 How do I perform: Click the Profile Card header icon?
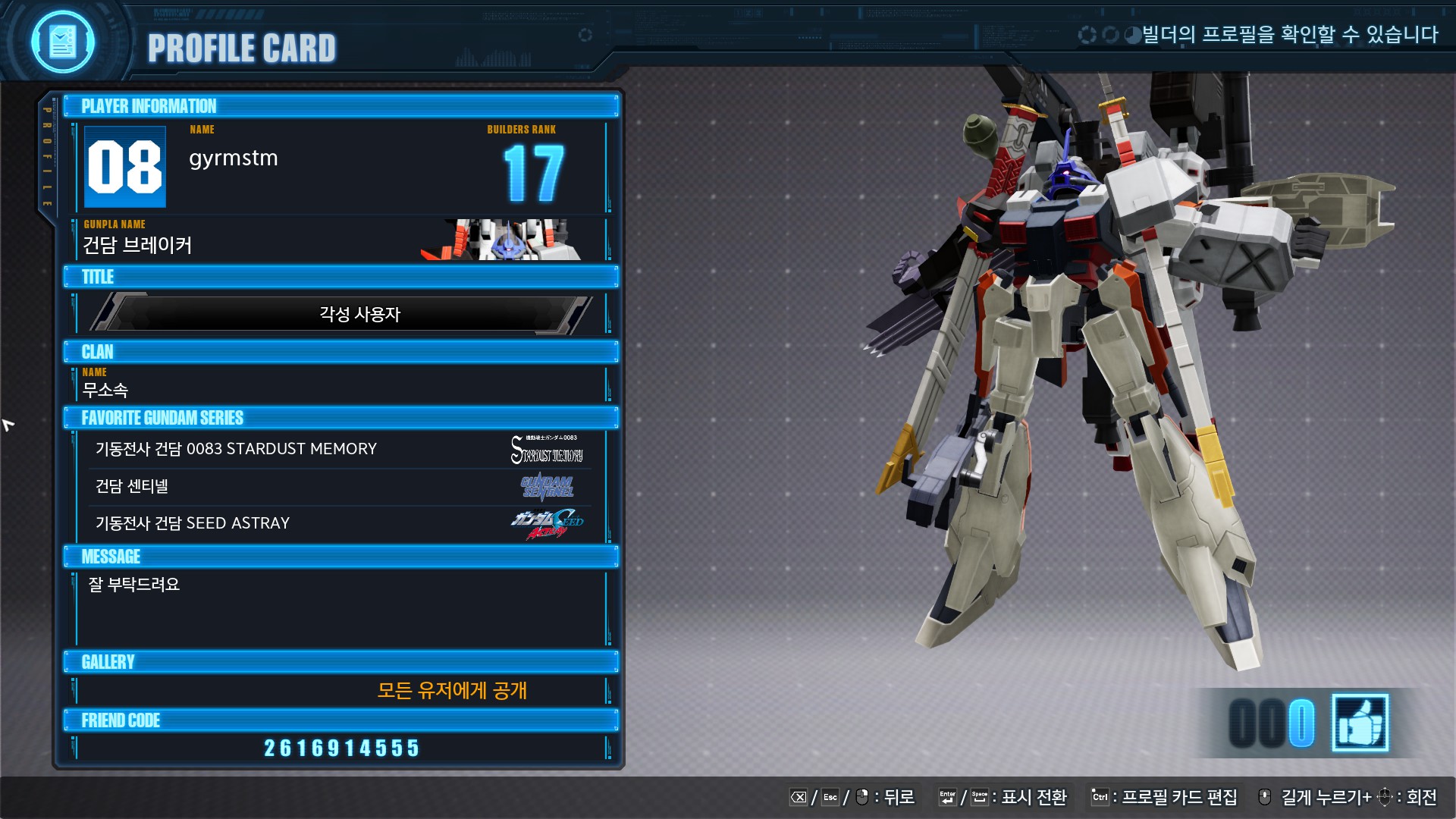pos(63,42)
